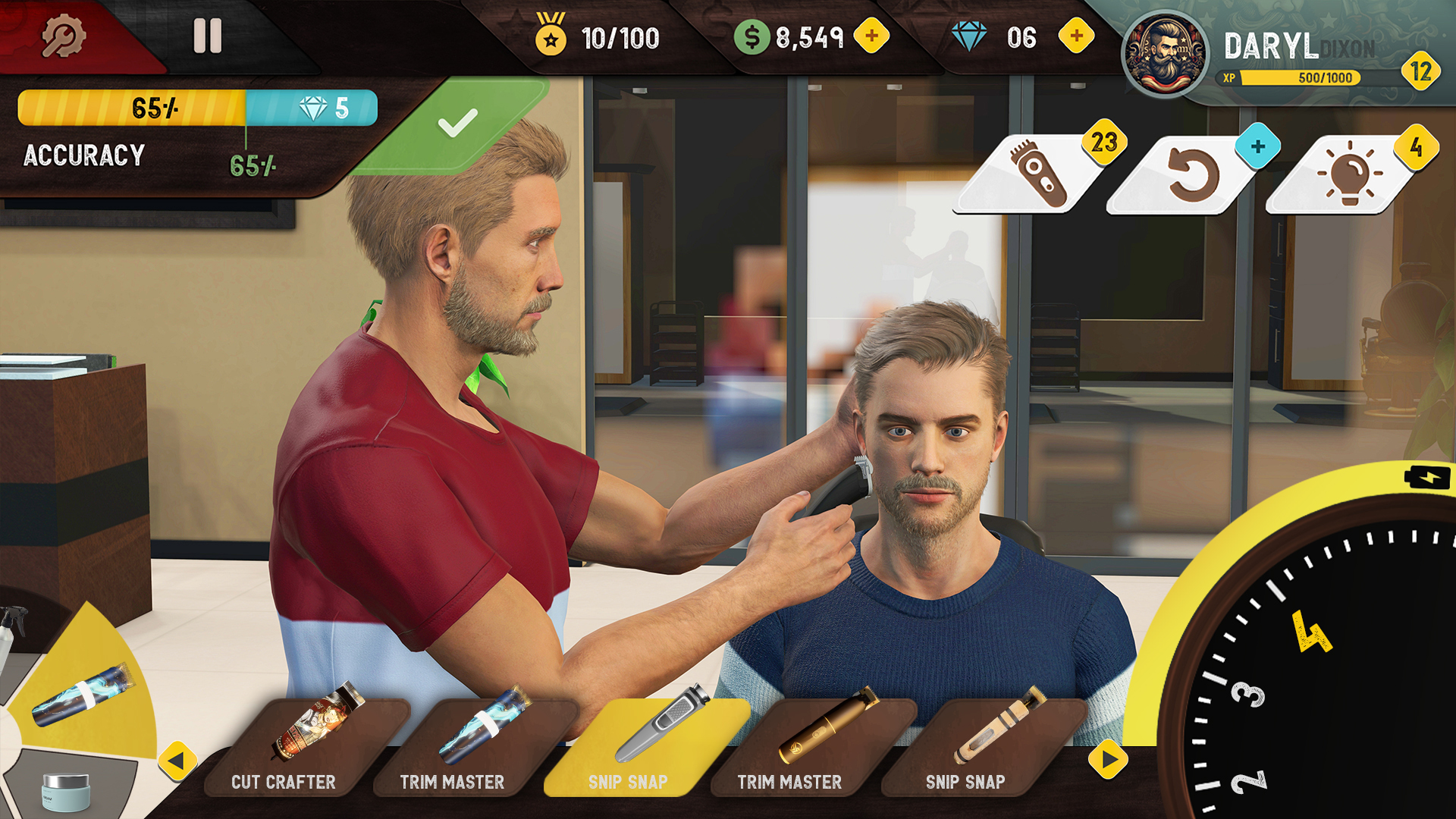1456x819 pixels.
Task: Buy more coins with the plus button
Action: click(x=872, y=34)
